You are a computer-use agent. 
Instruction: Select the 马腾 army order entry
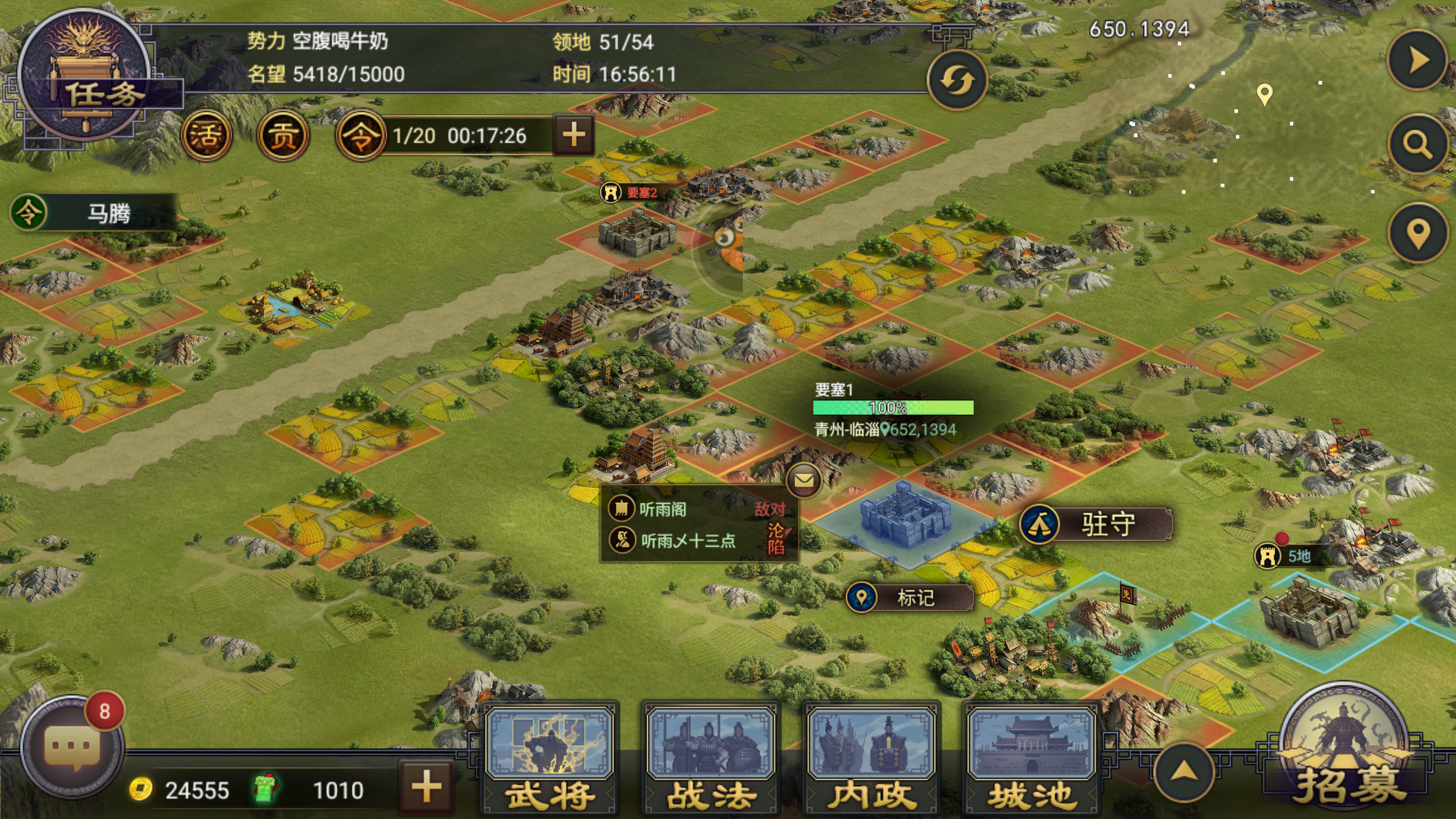[94, 213]
